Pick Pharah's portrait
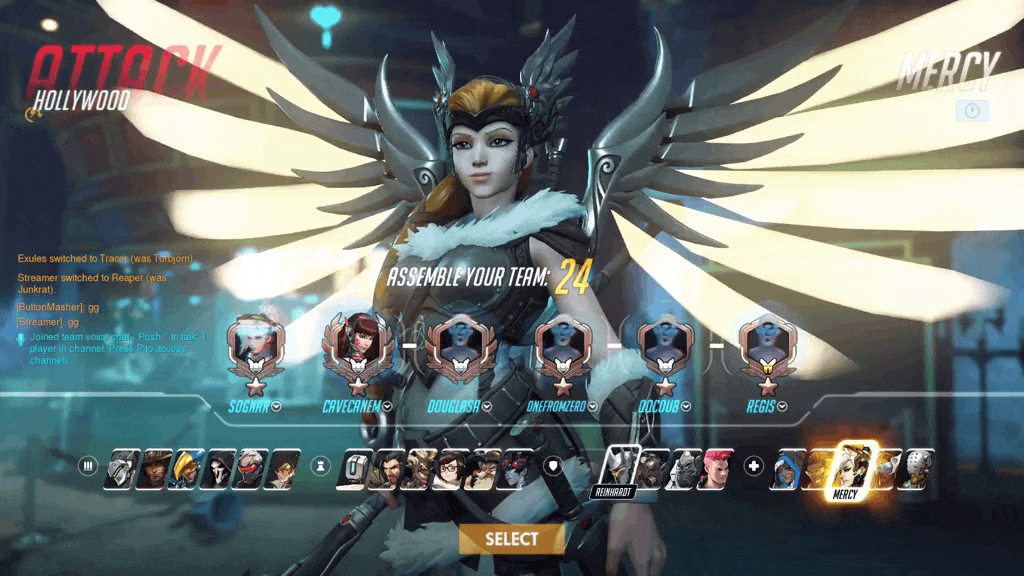1024x576 pixels. coord(187,468)
